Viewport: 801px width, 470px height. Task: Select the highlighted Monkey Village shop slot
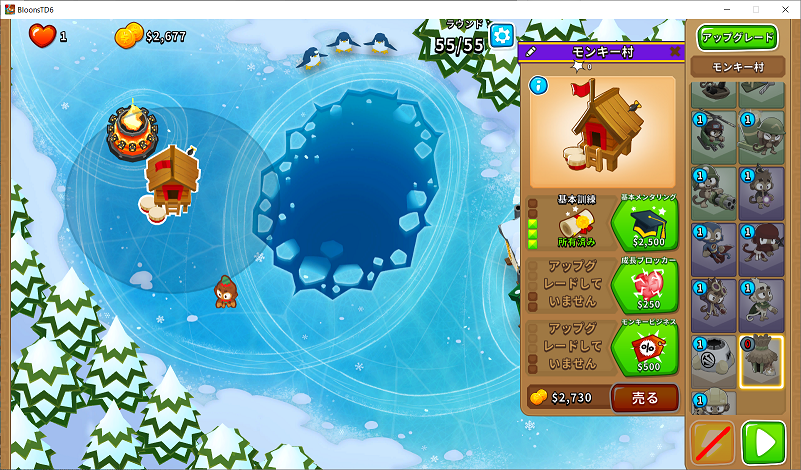pos(761,361)
